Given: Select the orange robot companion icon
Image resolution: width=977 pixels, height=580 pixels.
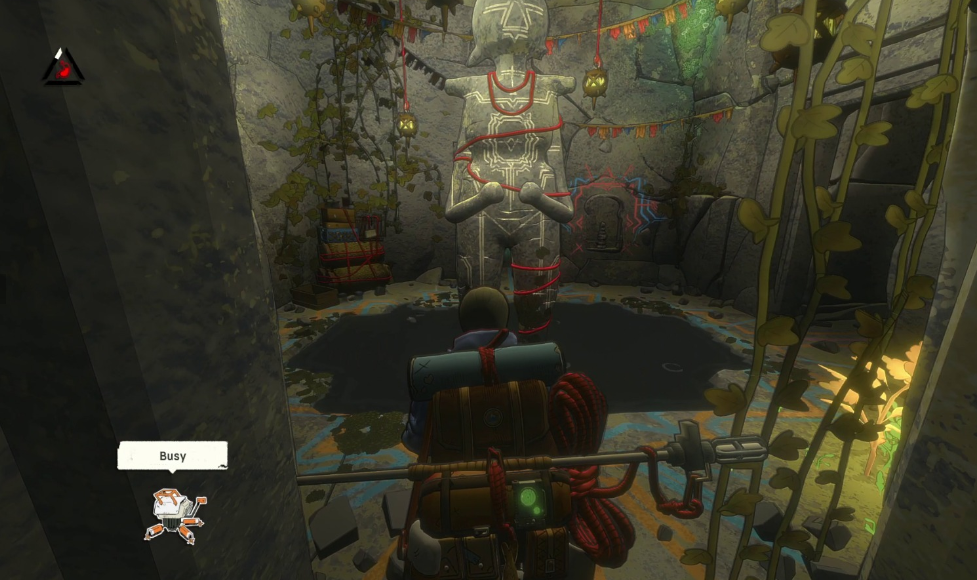Looking at the screenshot, I should pos(175,514).
